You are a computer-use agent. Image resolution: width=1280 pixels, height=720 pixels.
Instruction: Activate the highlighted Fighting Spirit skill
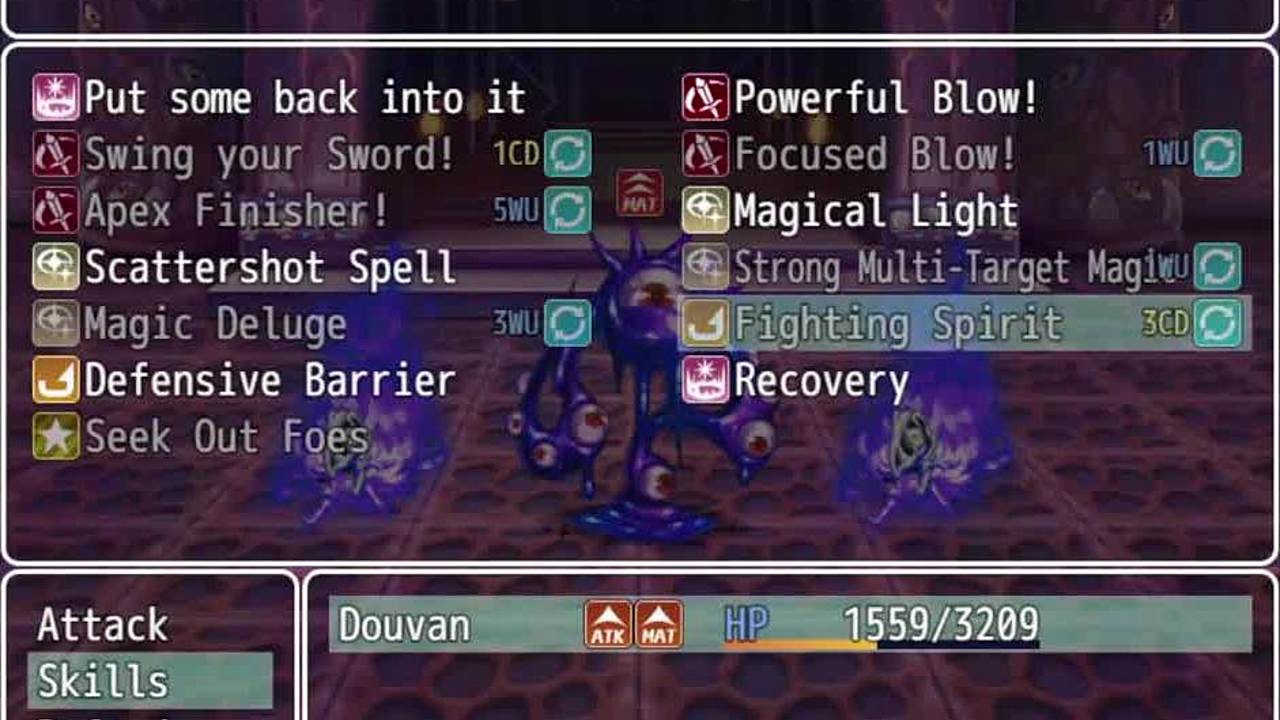tap(897, 324)
